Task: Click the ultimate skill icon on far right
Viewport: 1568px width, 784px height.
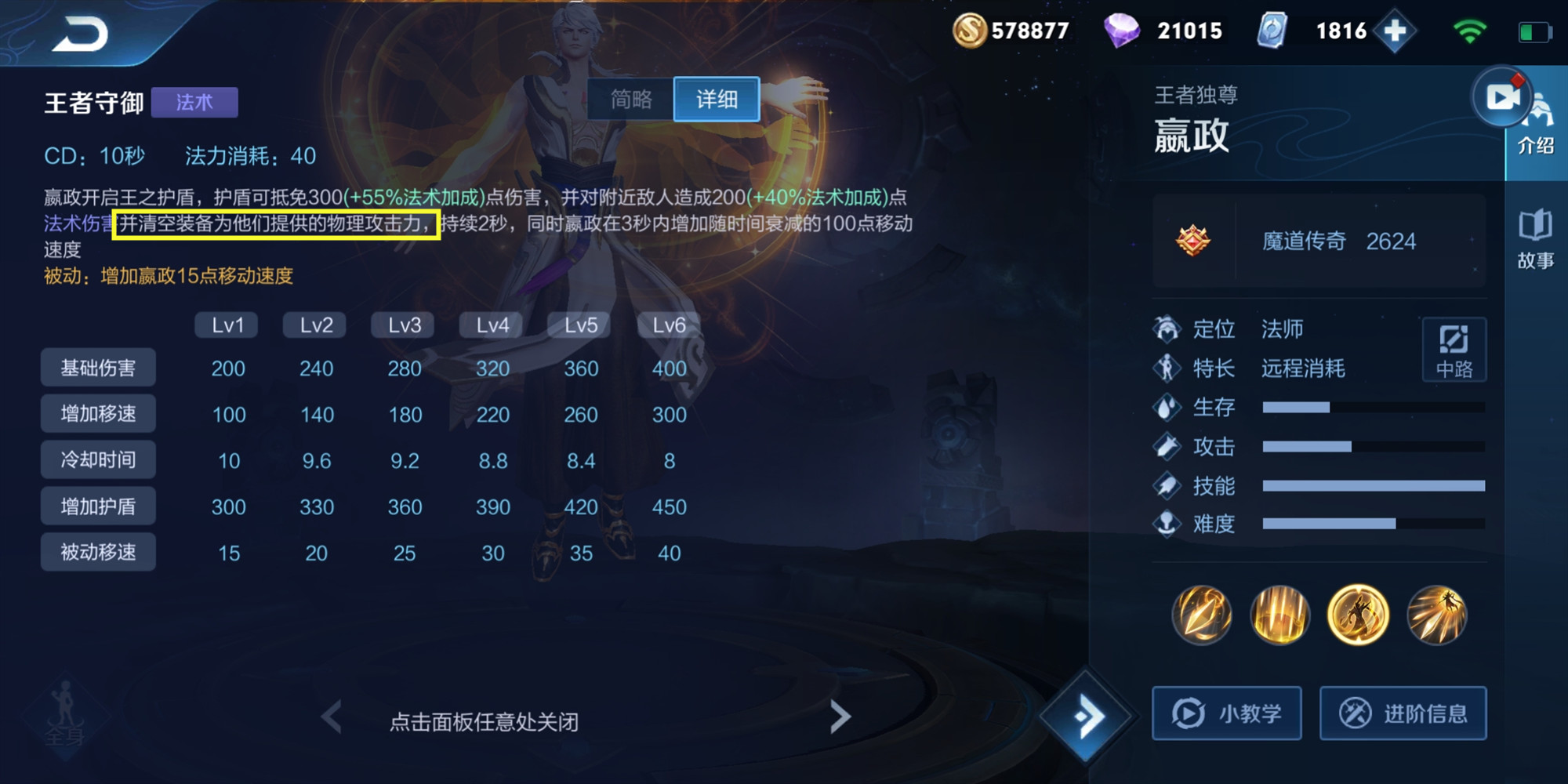Action: pyautogui.click(x=1439, y=616)
